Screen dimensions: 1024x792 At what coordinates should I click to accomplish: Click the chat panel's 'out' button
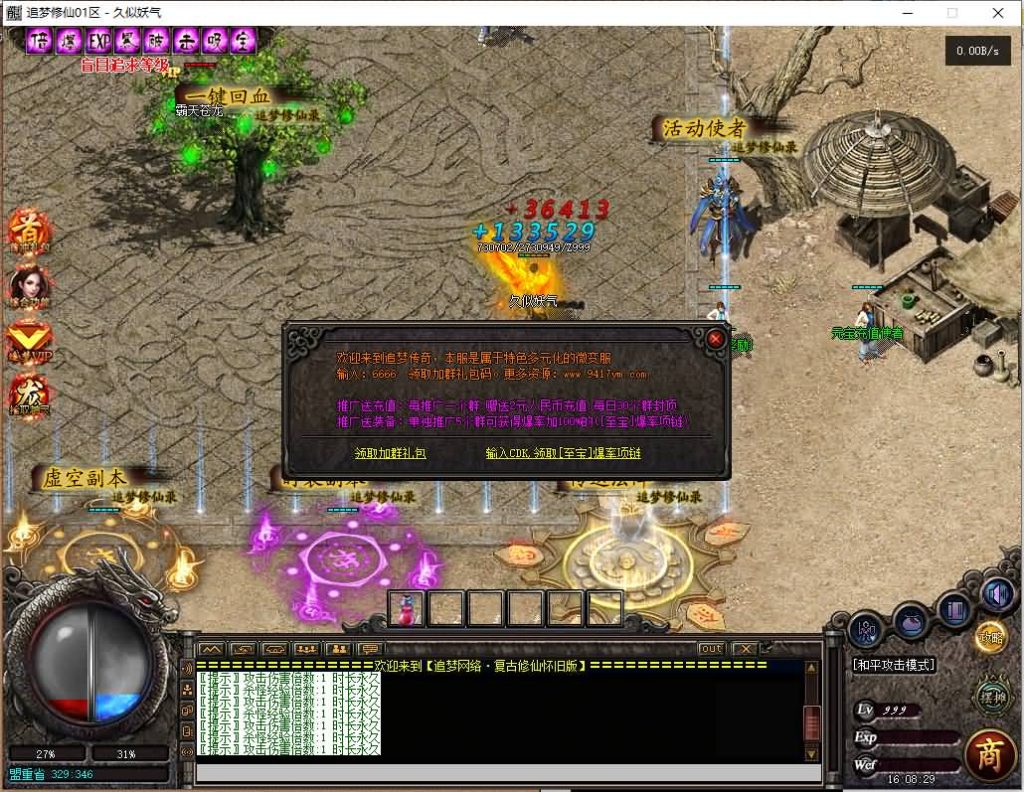(711, 649)
